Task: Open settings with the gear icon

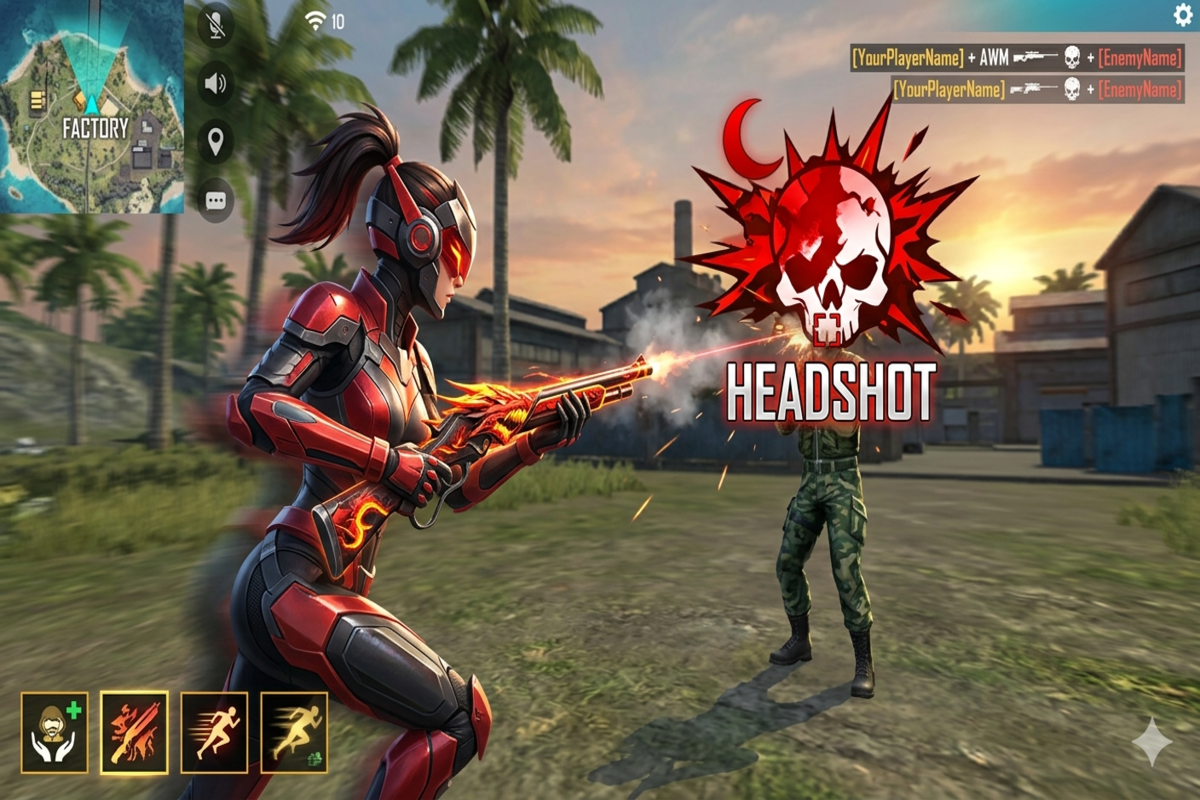Action: (x=1183, y=14)
